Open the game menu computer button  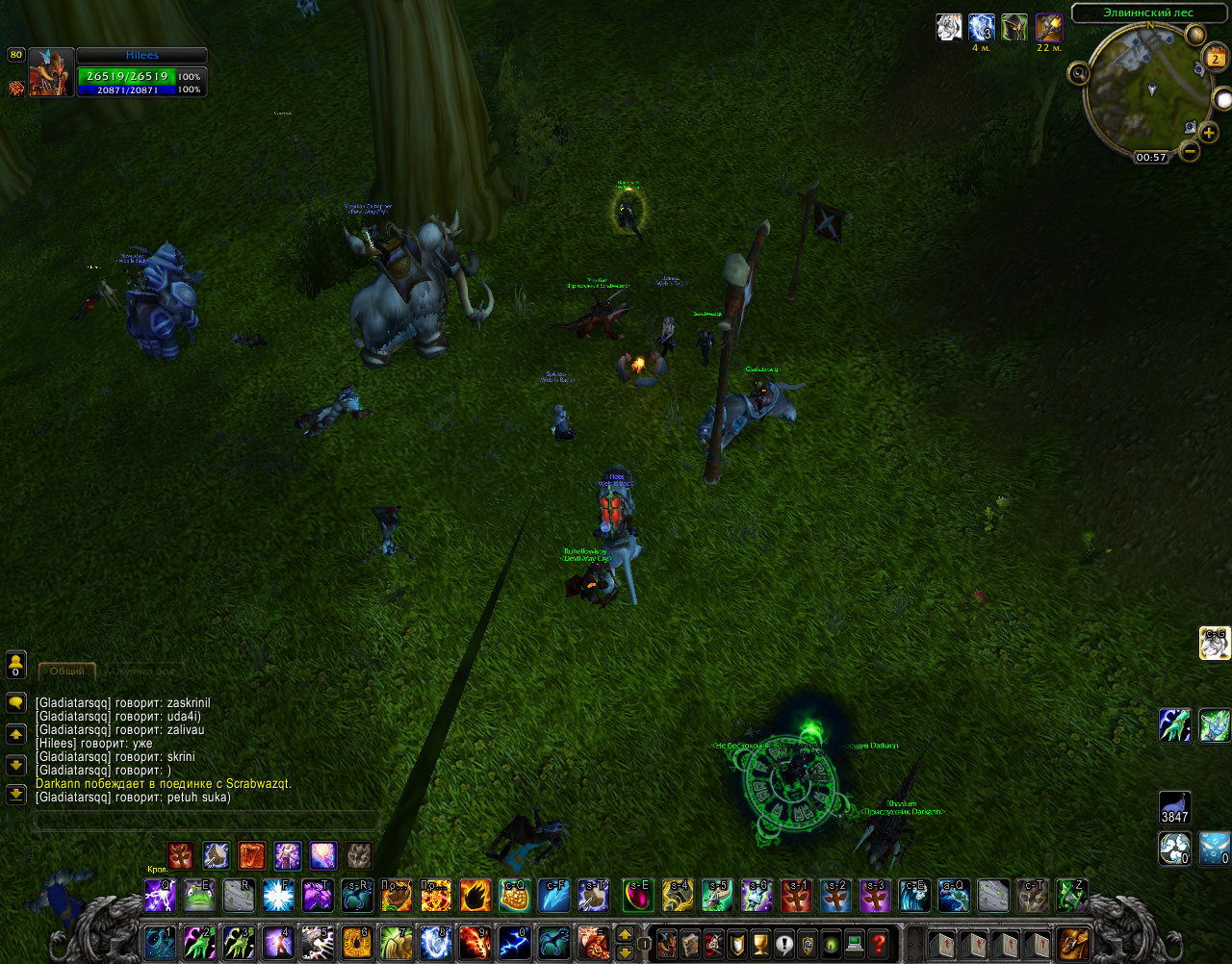pyautogui.click(x=854, y=943)
